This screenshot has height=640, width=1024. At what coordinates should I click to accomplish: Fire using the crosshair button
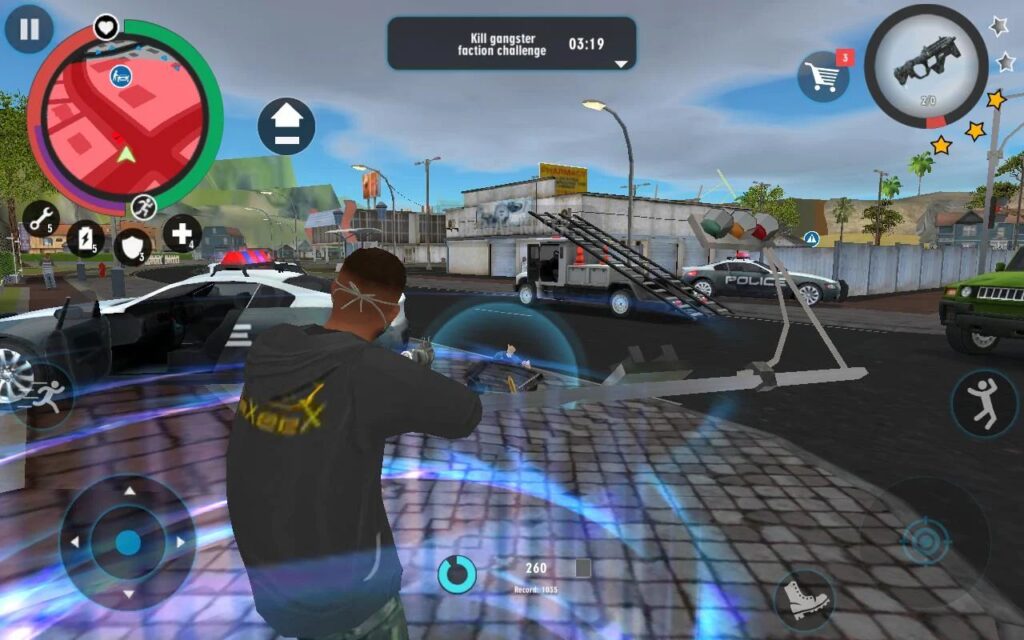tap(925, 541)
